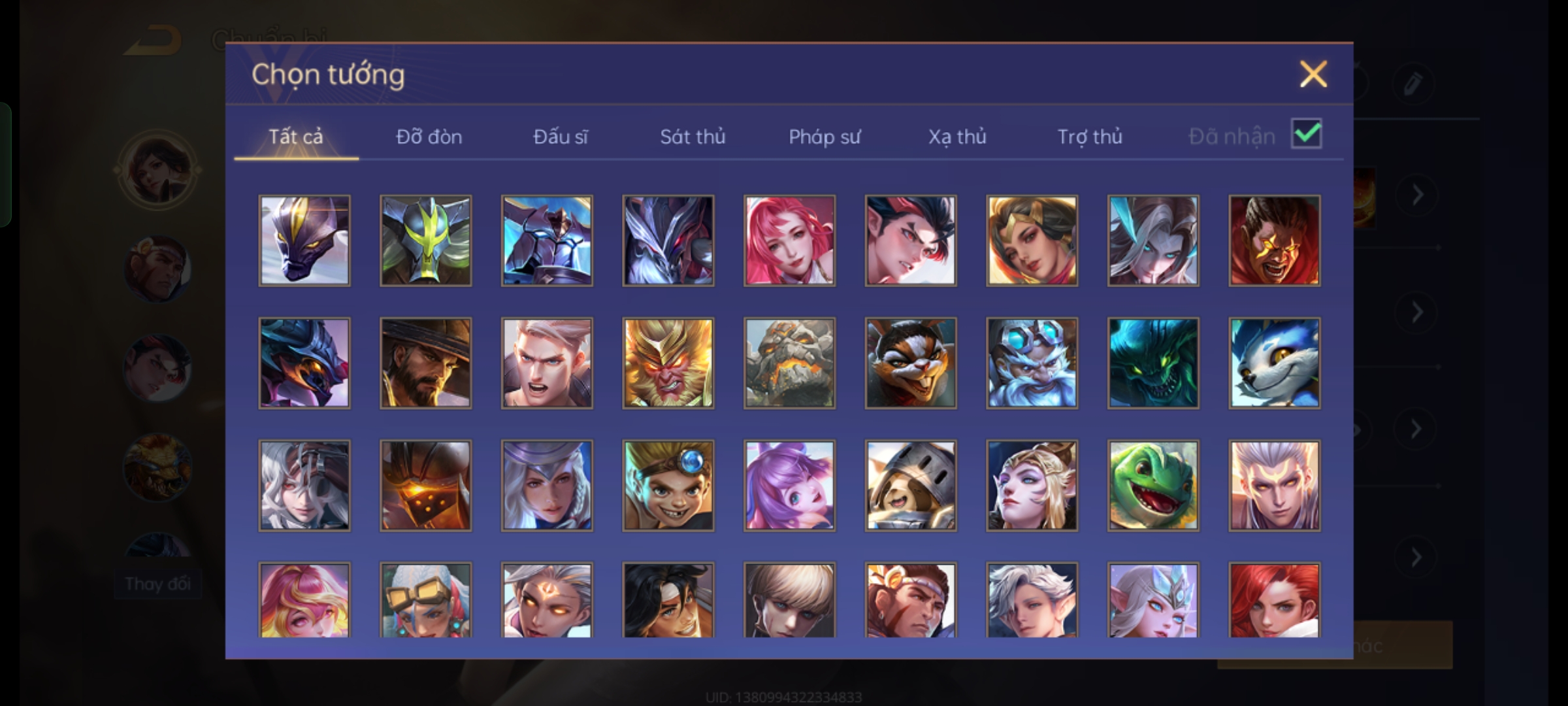Pick the blue and white fox hero

[1274, 363]
